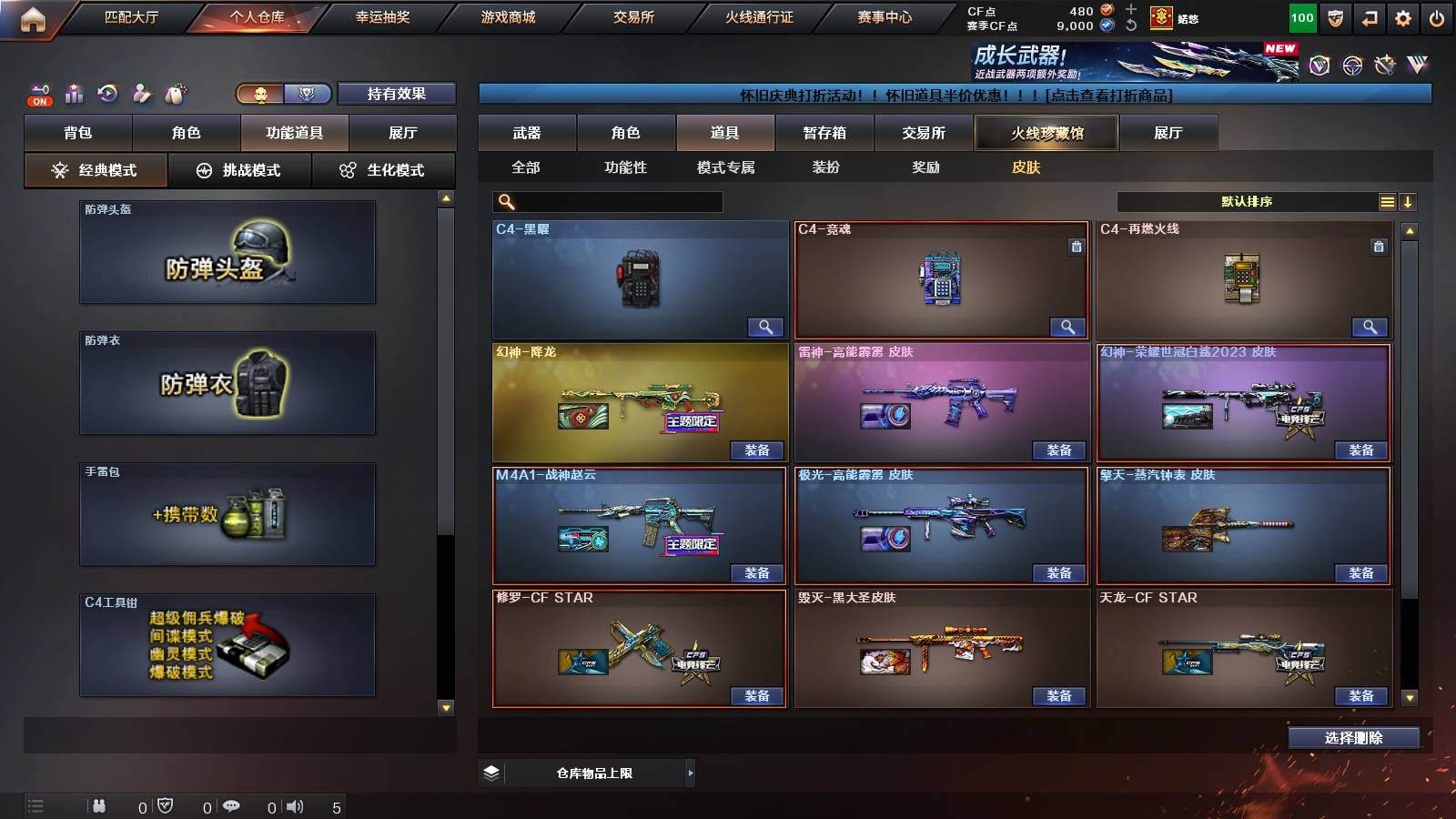Click the green 100 level indicator
The image size is (1456, 819).
coord(1301,15)
